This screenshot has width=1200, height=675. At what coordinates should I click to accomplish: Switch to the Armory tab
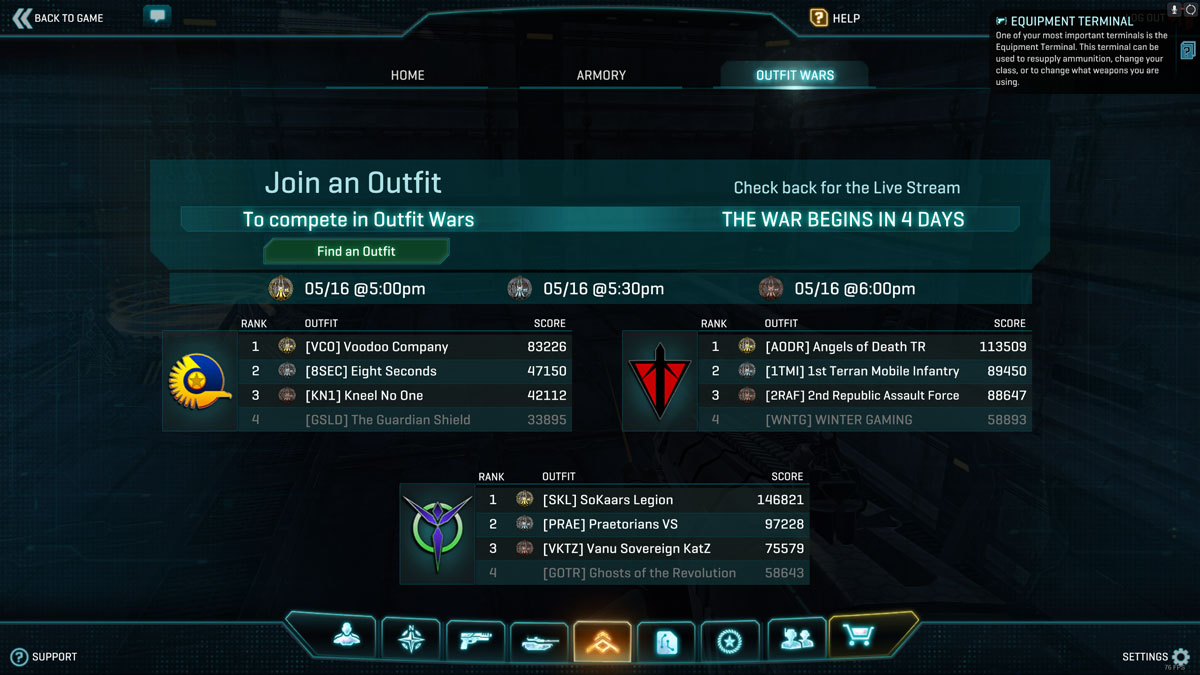pos(601,75)
